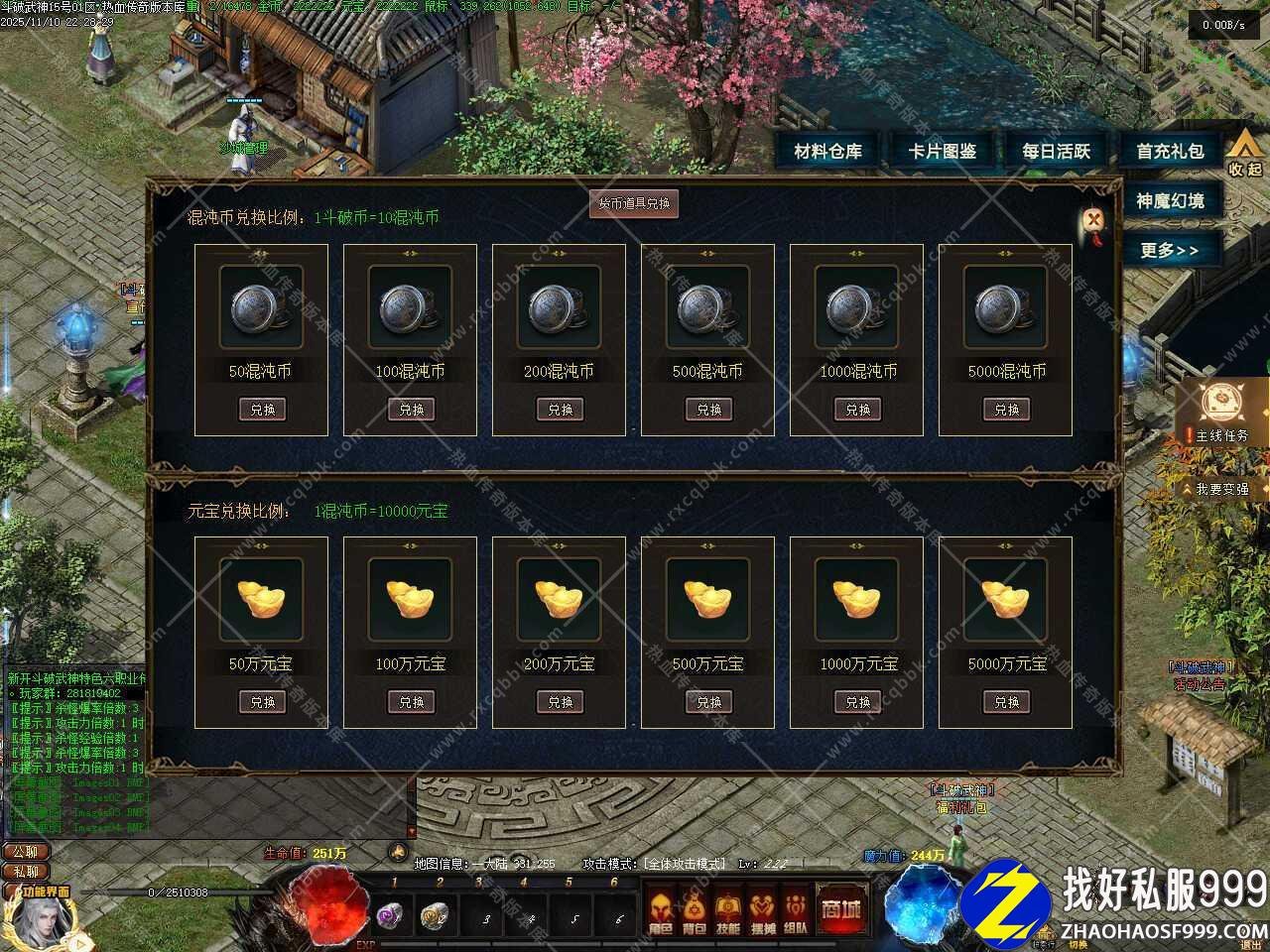Enter 神魔幻境 menu
Viewport: 1270px width, 952px height.
(1171, 201)
